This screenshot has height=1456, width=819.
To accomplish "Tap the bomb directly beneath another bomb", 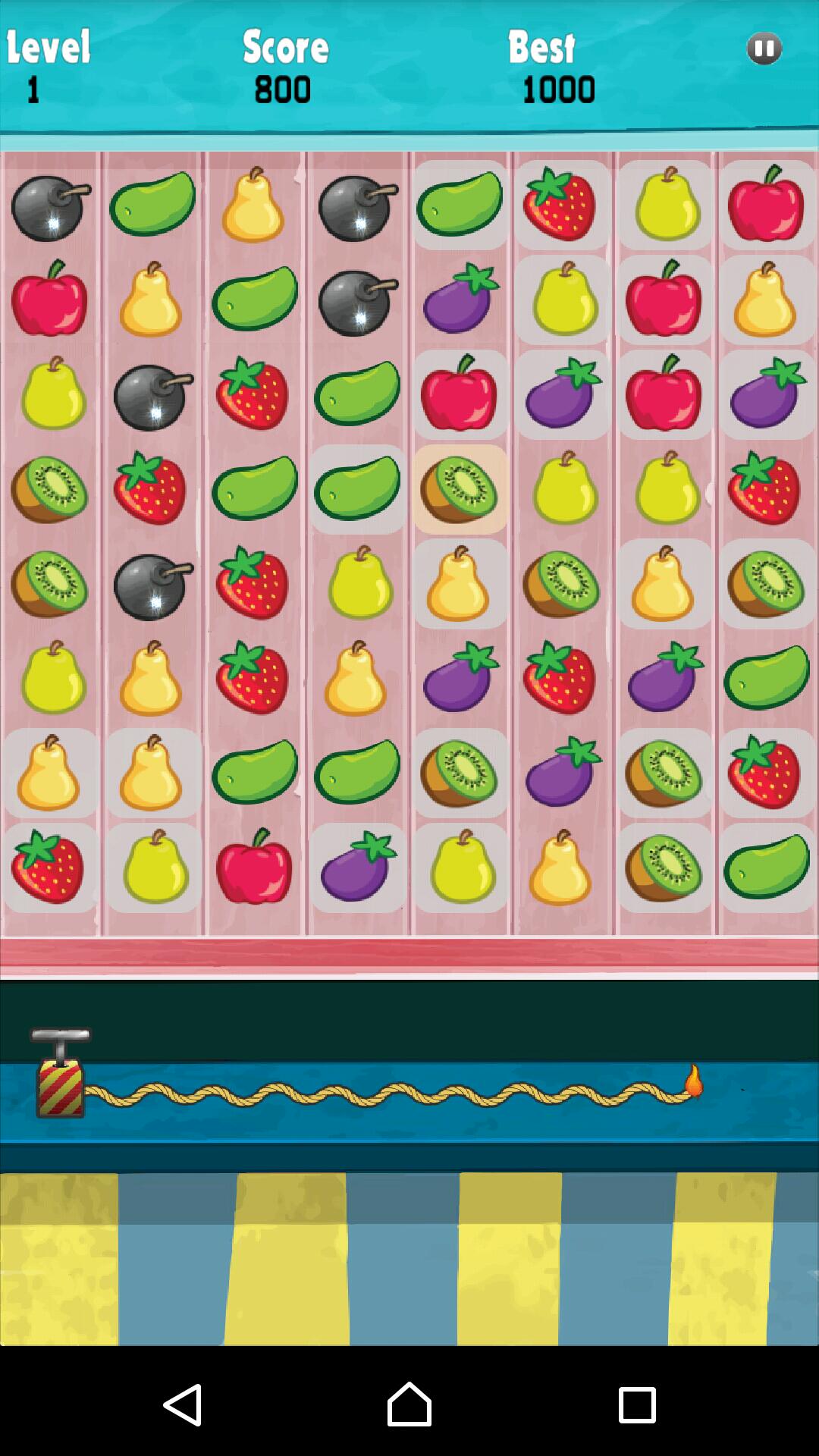I will [x=357, y=301].
